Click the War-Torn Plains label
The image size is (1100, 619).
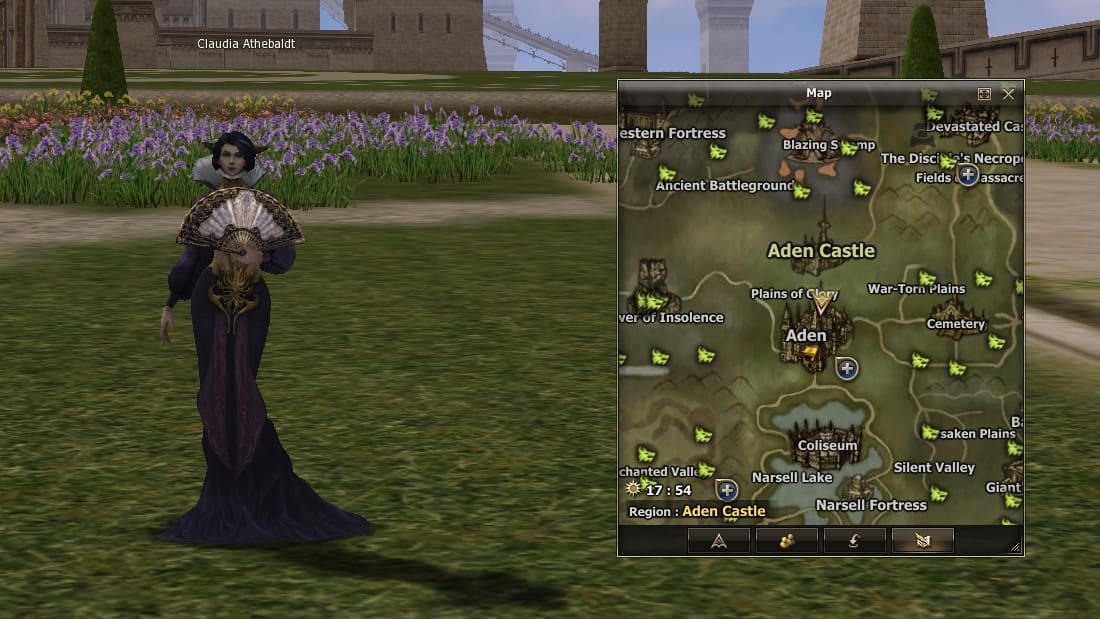tap(916, 289)
